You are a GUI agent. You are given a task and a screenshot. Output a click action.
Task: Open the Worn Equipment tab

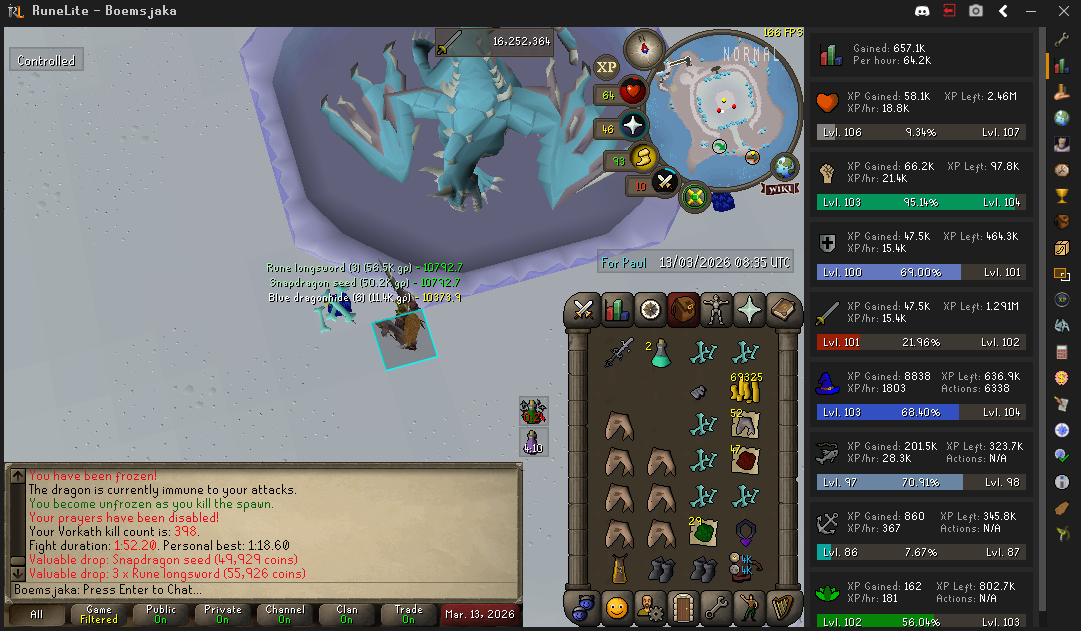tap(716, 310)
